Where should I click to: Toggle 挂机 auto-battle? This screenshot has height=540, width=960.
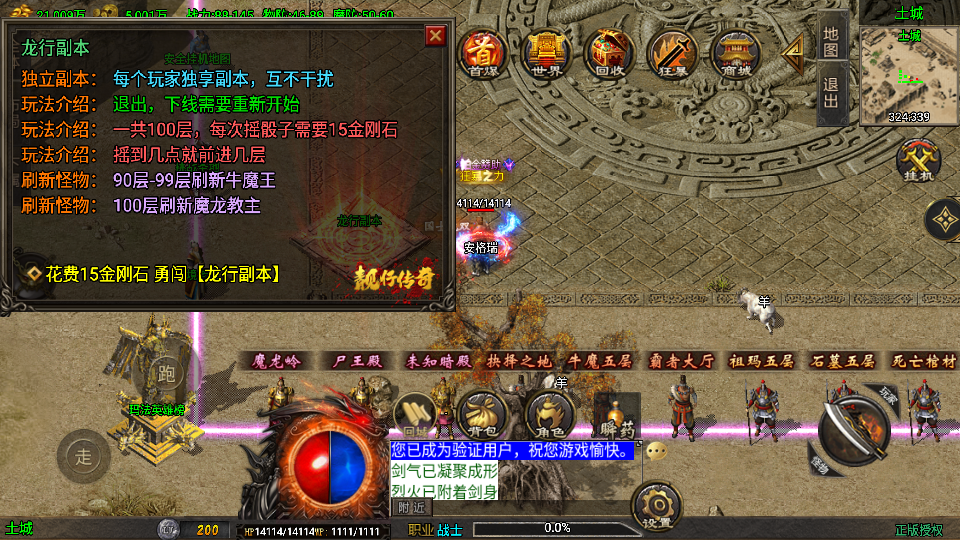[914, 162]
